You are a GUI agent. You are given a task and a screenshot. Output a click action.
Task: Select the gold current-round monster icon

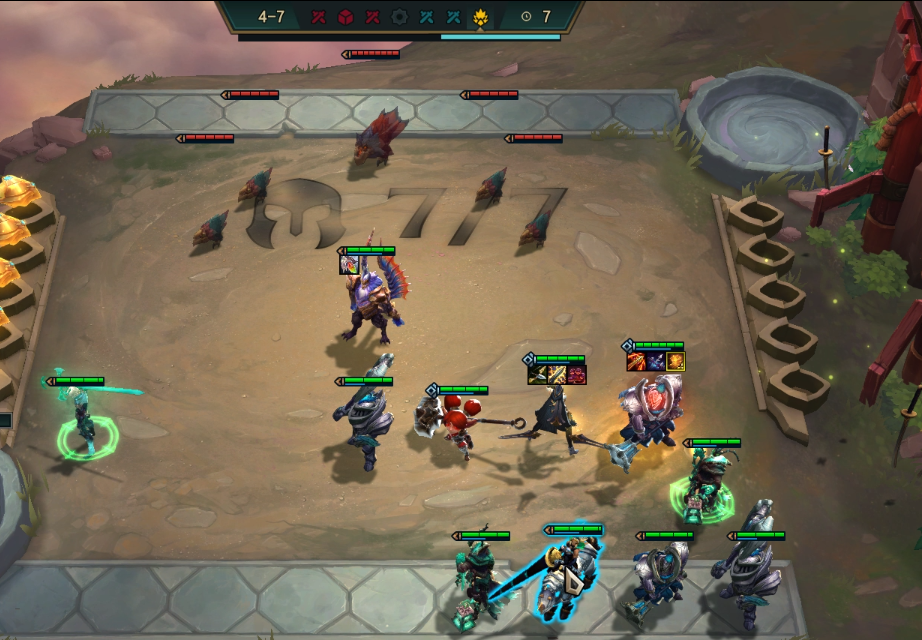[x=480, y=16]
